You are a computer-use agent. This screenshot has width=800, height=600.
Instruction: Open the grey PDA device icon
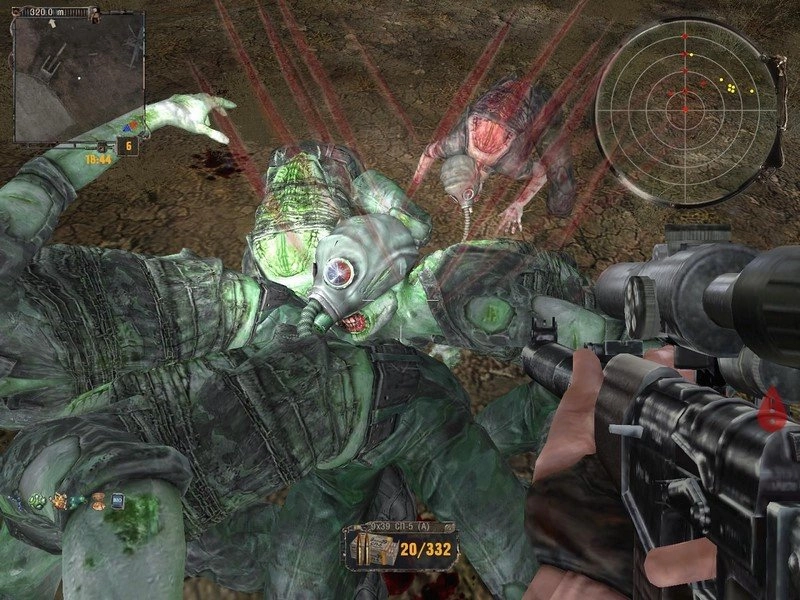point(117,500)
